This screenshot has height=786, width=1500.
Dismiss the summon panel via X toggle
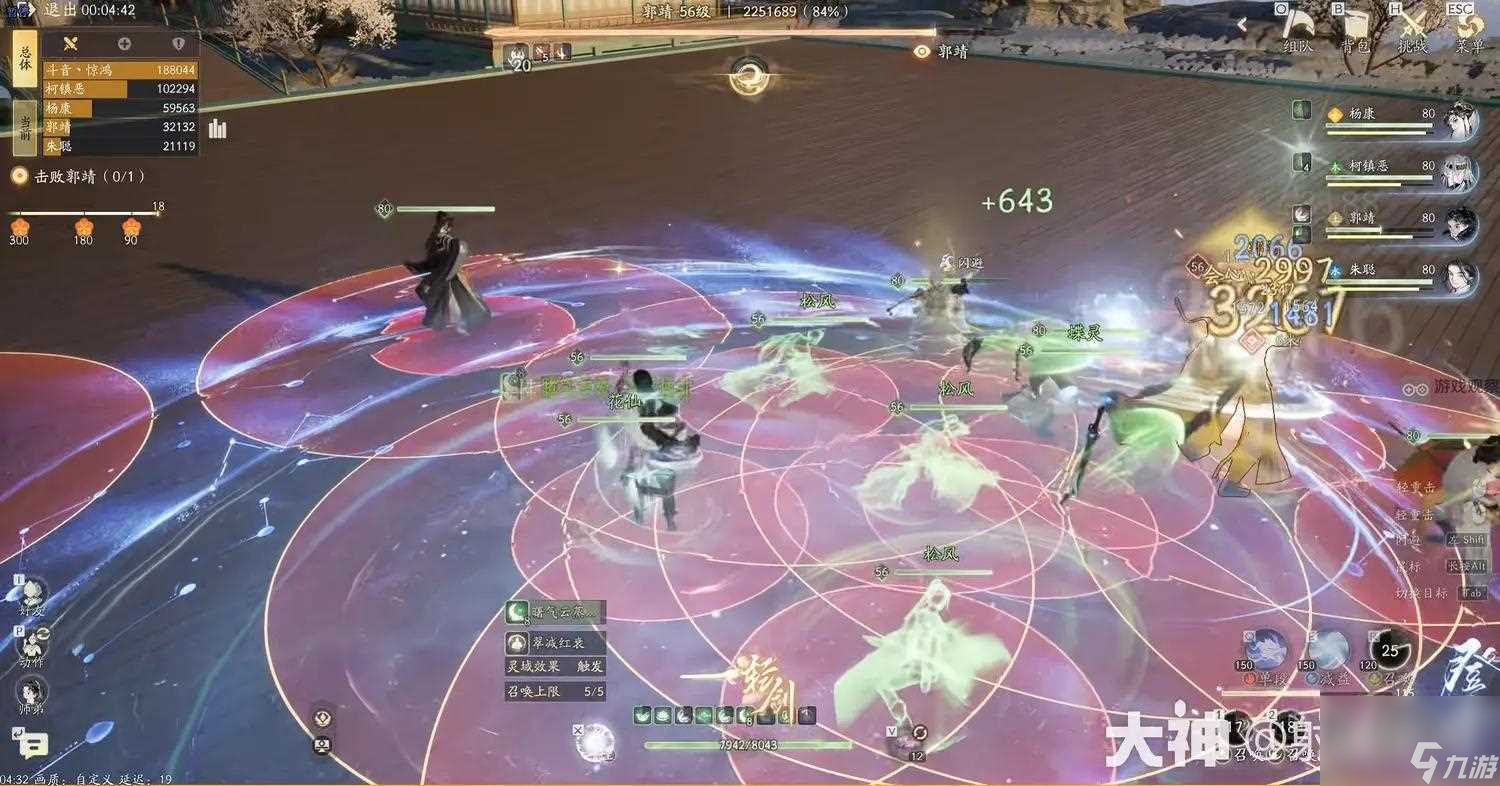(578, 730)
